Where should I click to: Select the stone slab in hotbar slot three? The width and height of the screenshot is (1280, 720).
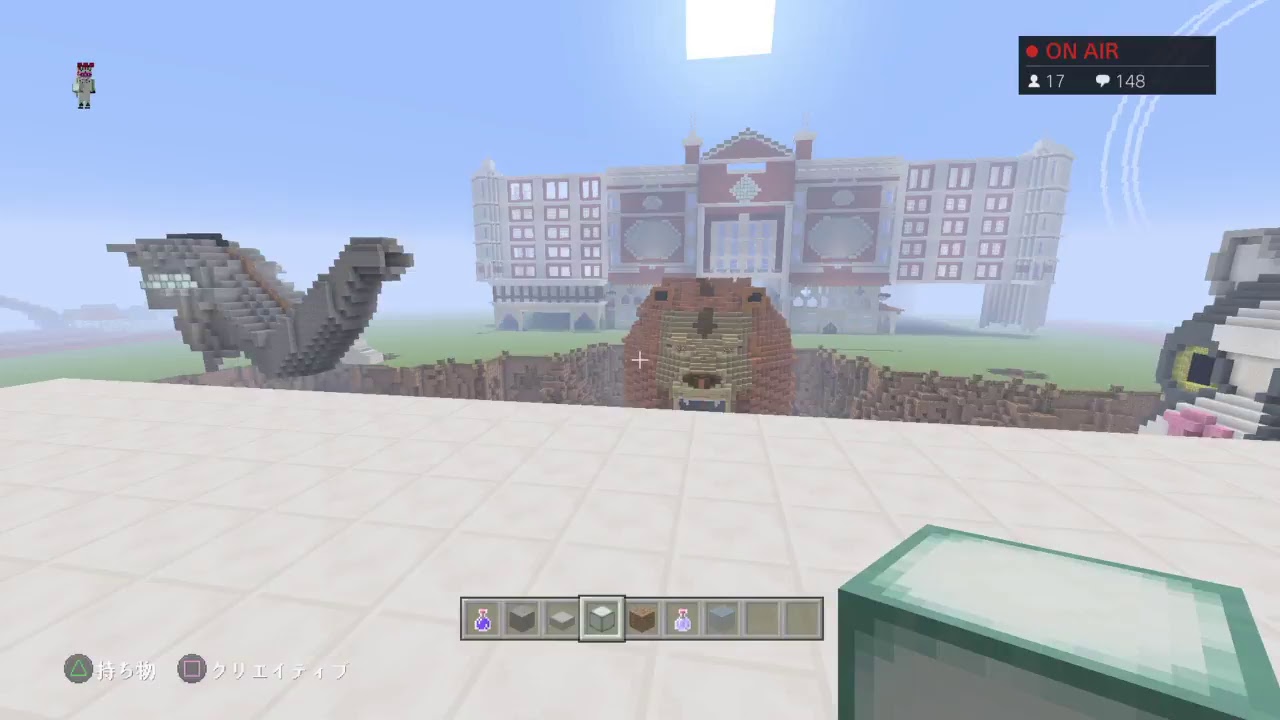point(561,618)
